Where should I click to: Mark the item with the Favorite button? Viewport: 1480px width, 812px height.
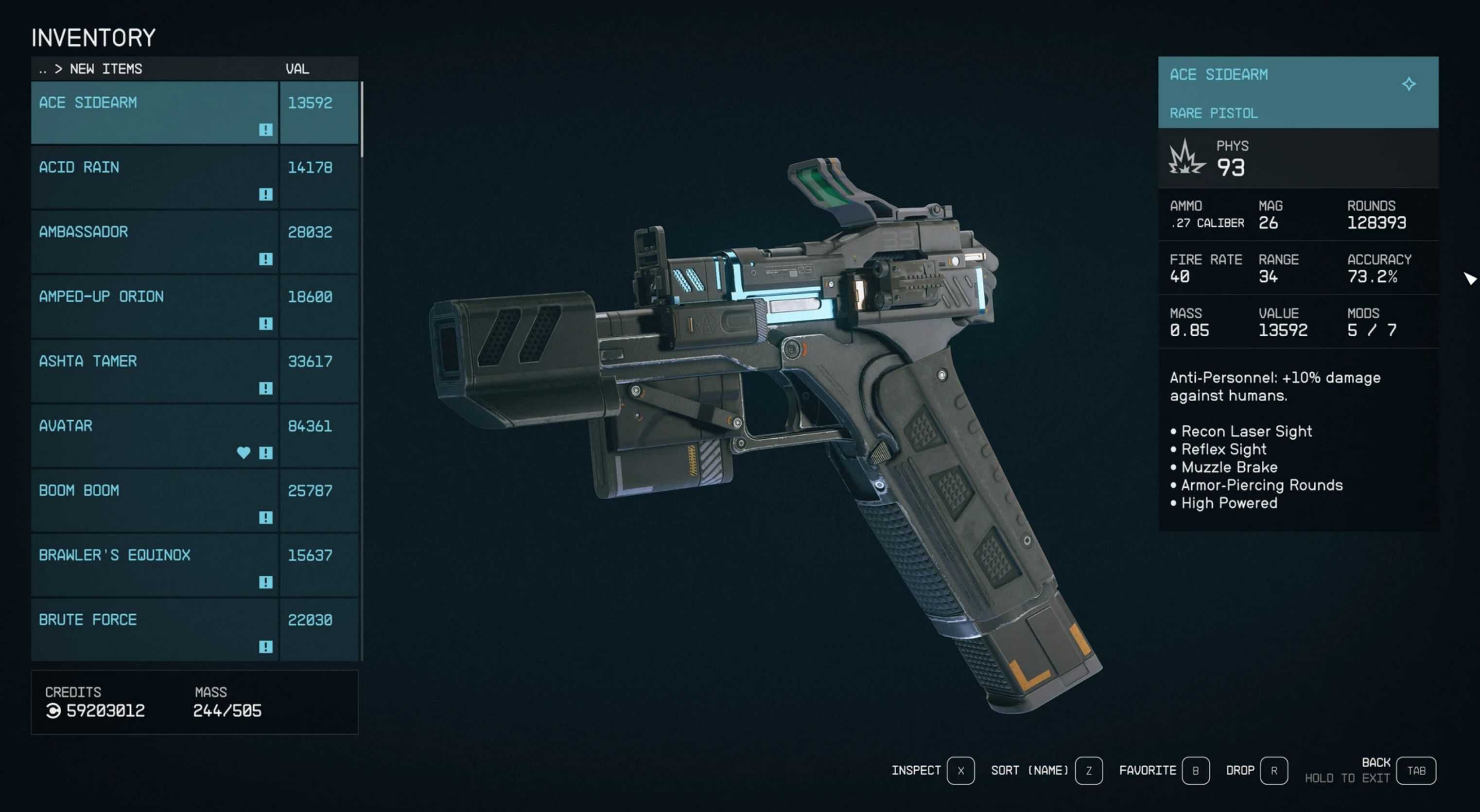[x=1195, y=770]
